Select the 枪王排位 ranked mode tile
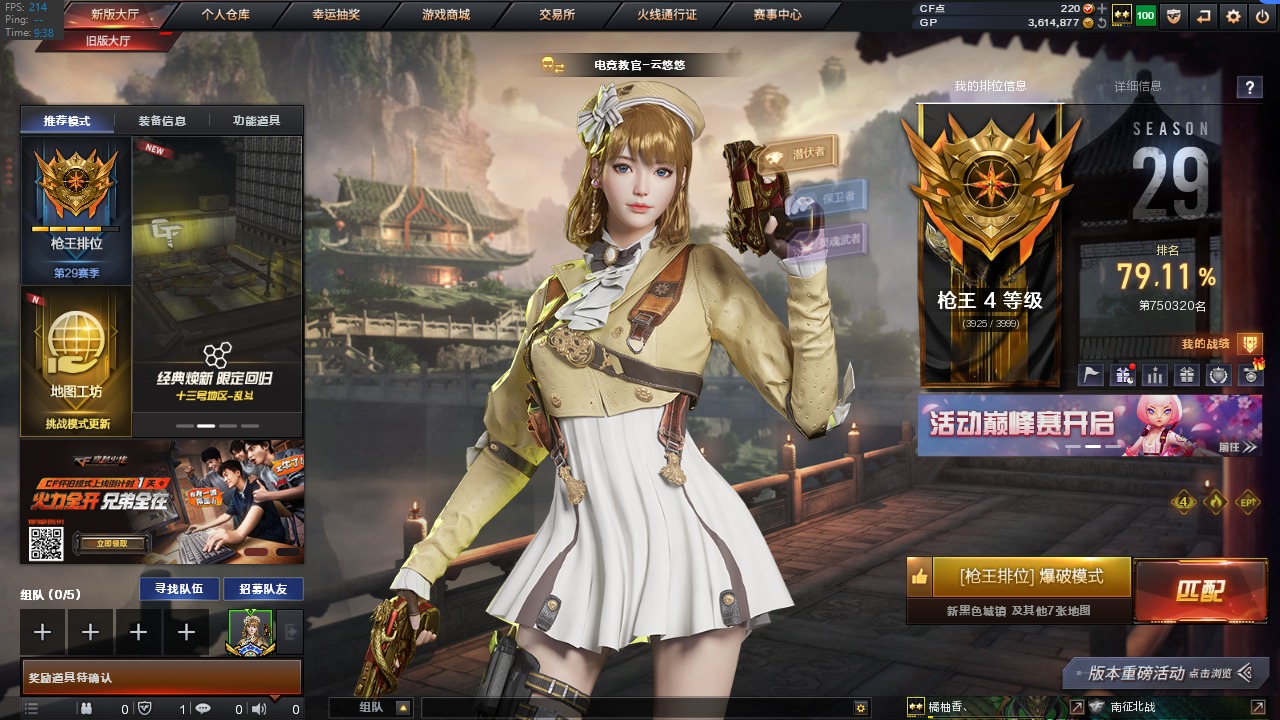This screenshot has height=720, width=1280. pyautogui.click(x=76, y=212)
